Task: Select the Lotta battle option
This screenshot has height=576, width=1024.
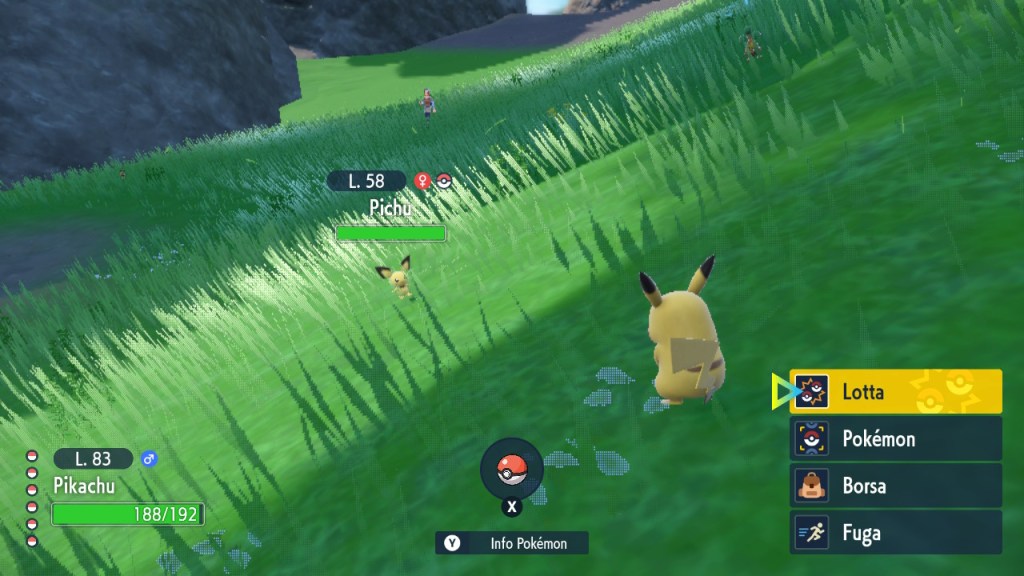Action: (x=895, y=392)
